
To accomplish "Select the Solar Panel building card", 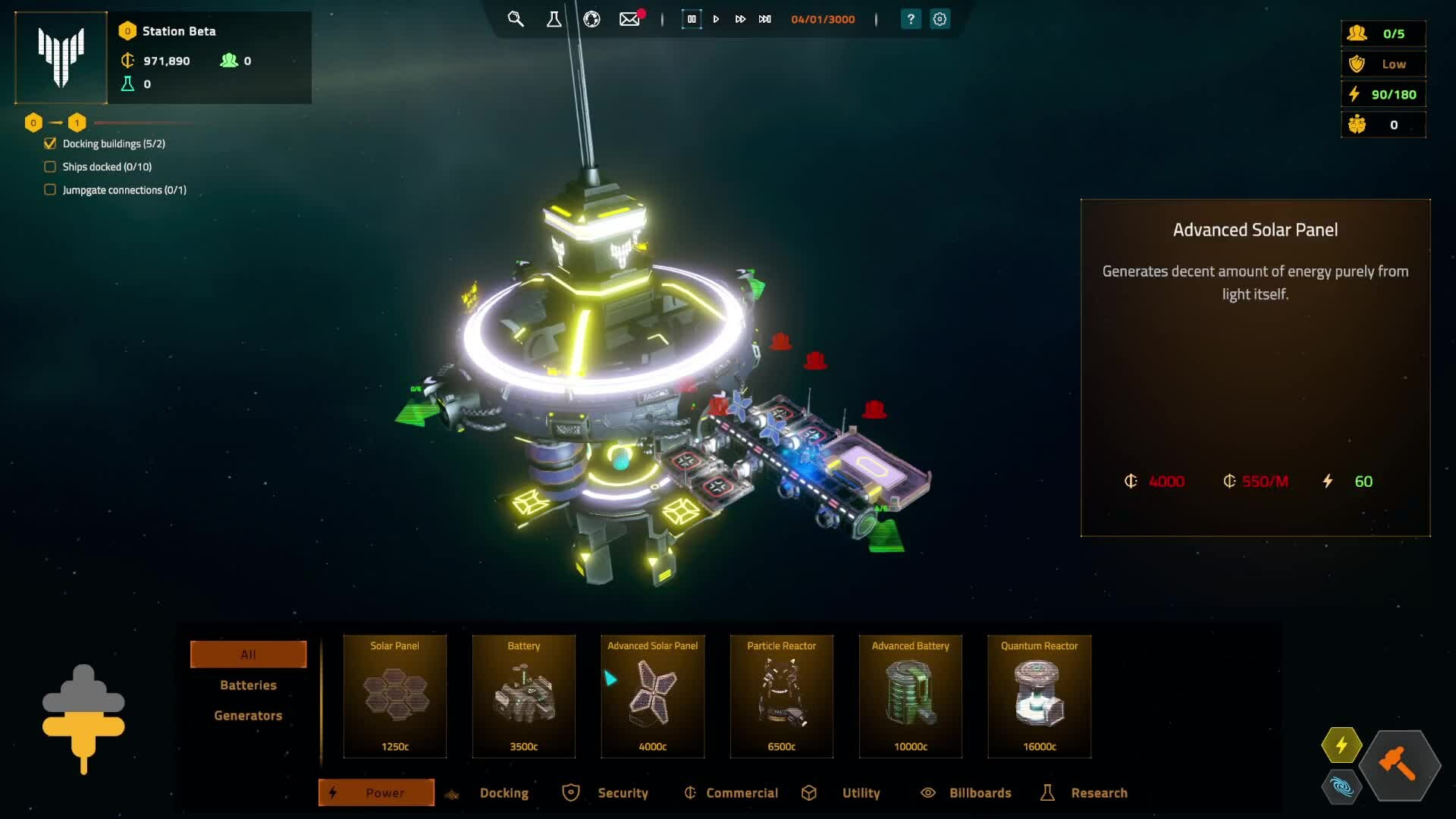I will (x=395, y=696).
